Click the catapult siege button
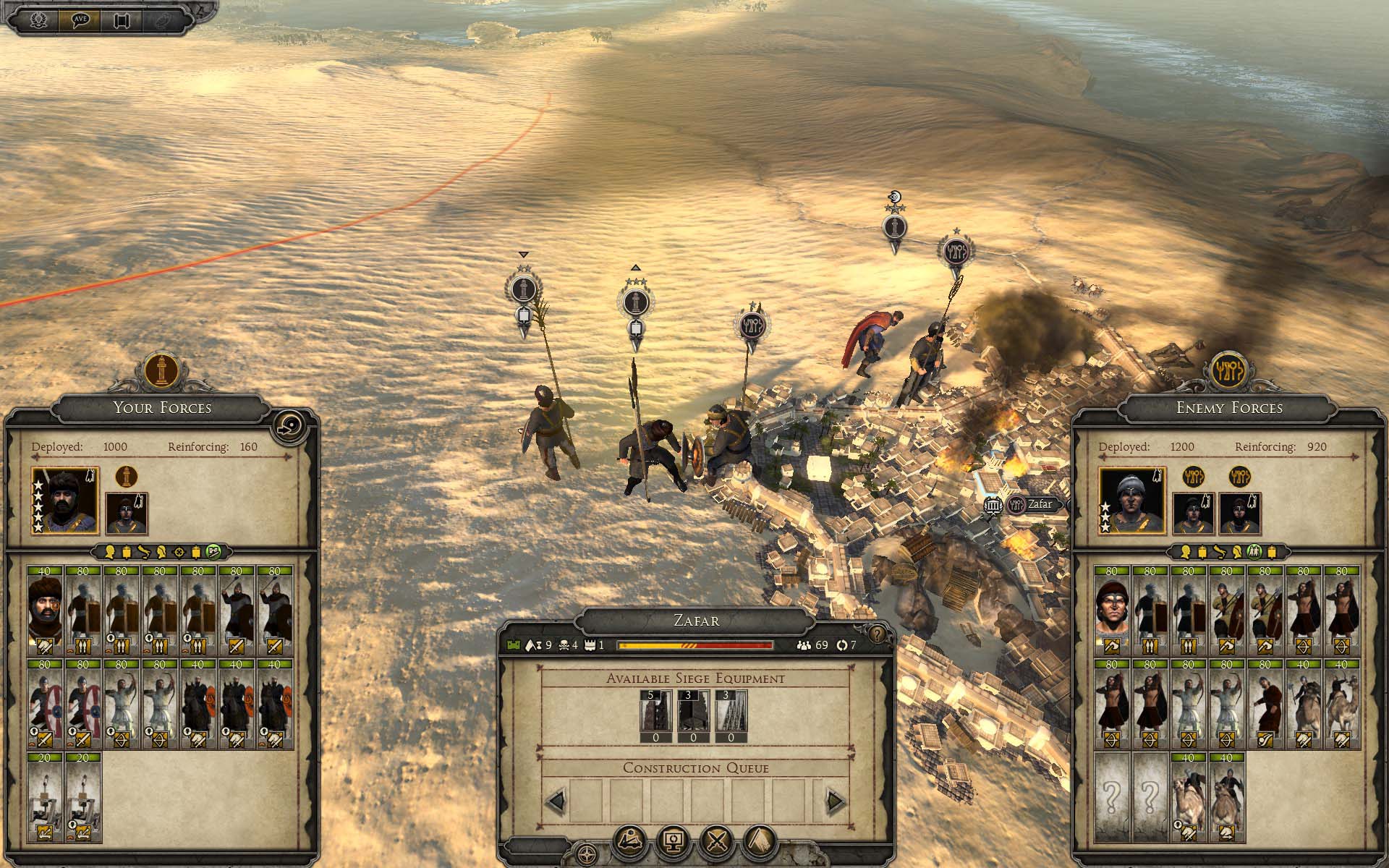Screen dimensions: 1389x868 pos(630,841)
